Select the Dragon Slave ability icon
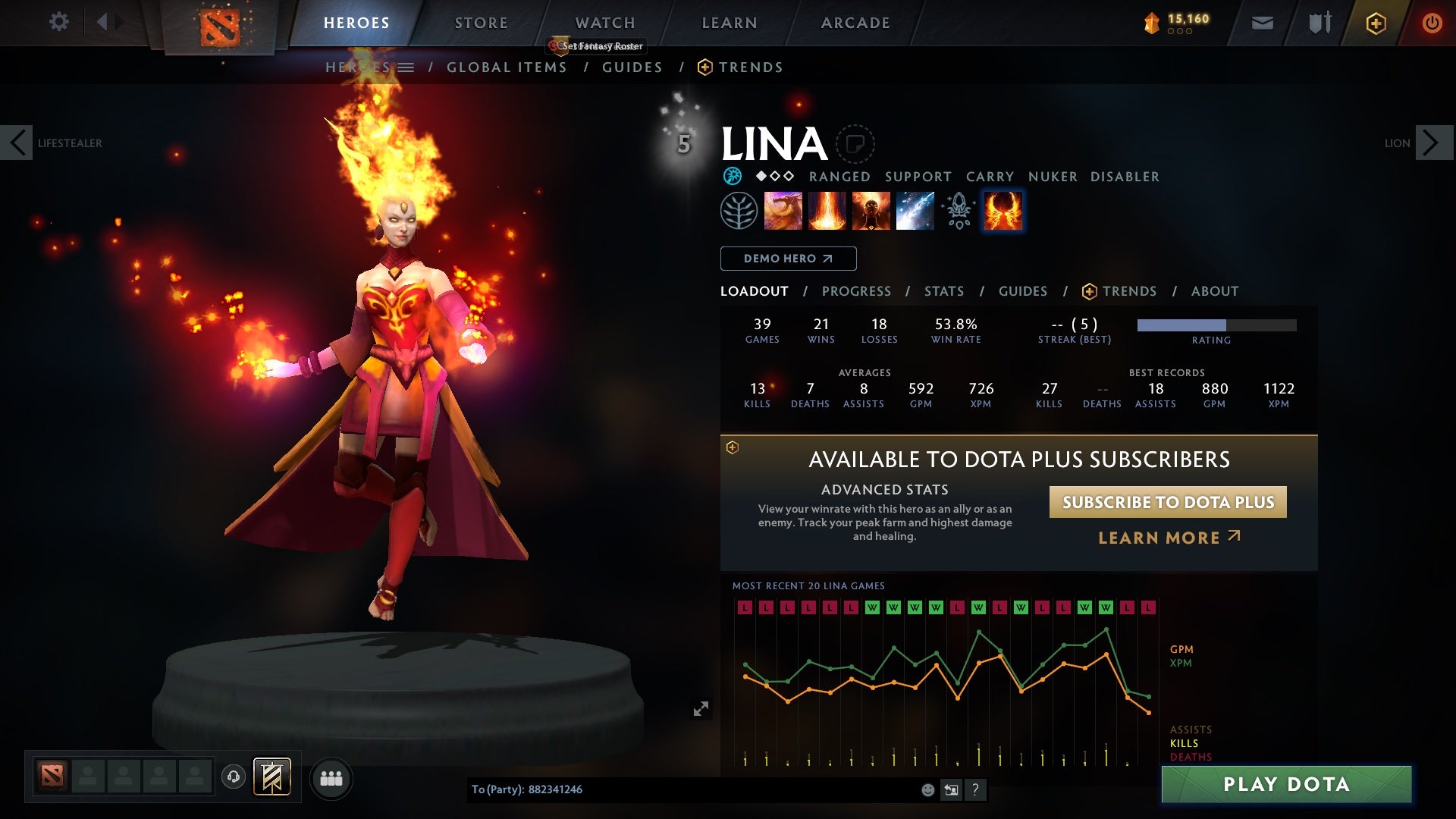 click(784, 210)
